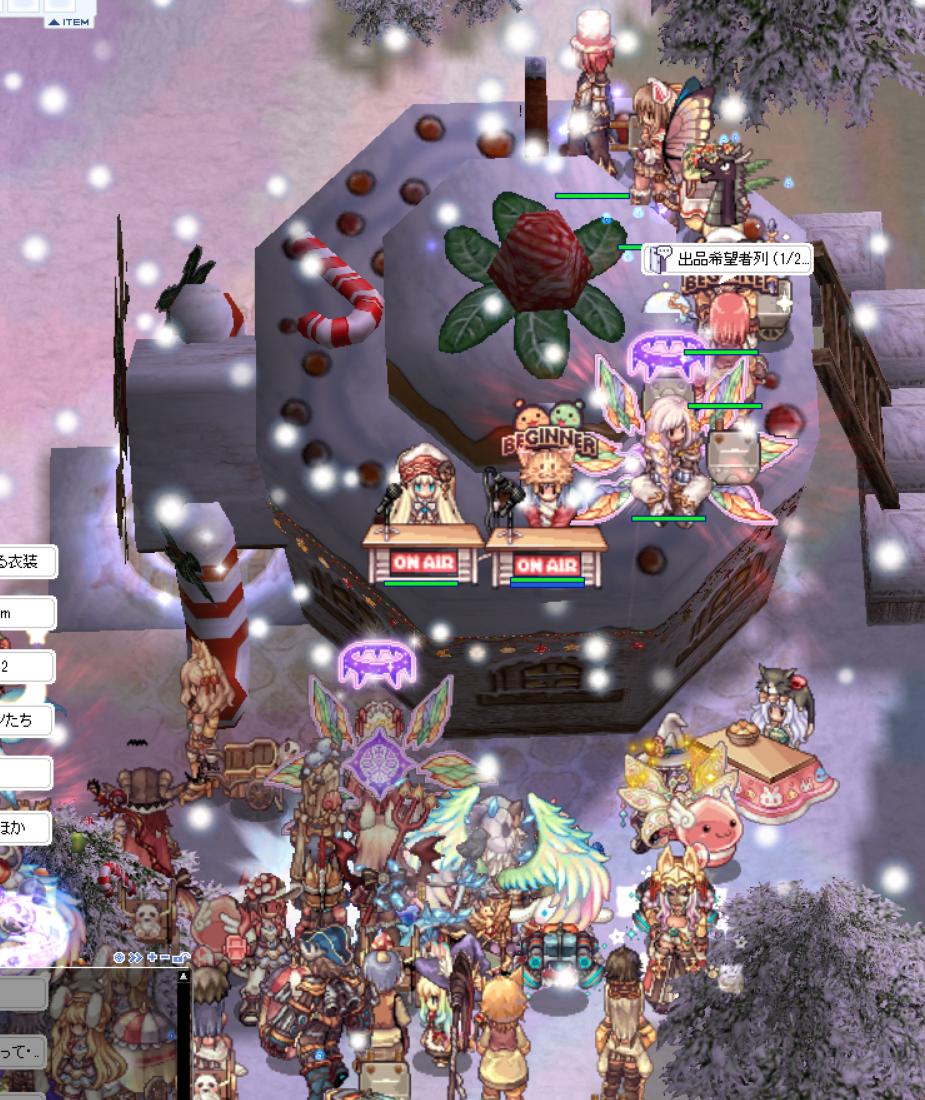Open the 出品希望者列 chat room sign
The width and height of the screenshot is (925, 1100).
(727, 260)
